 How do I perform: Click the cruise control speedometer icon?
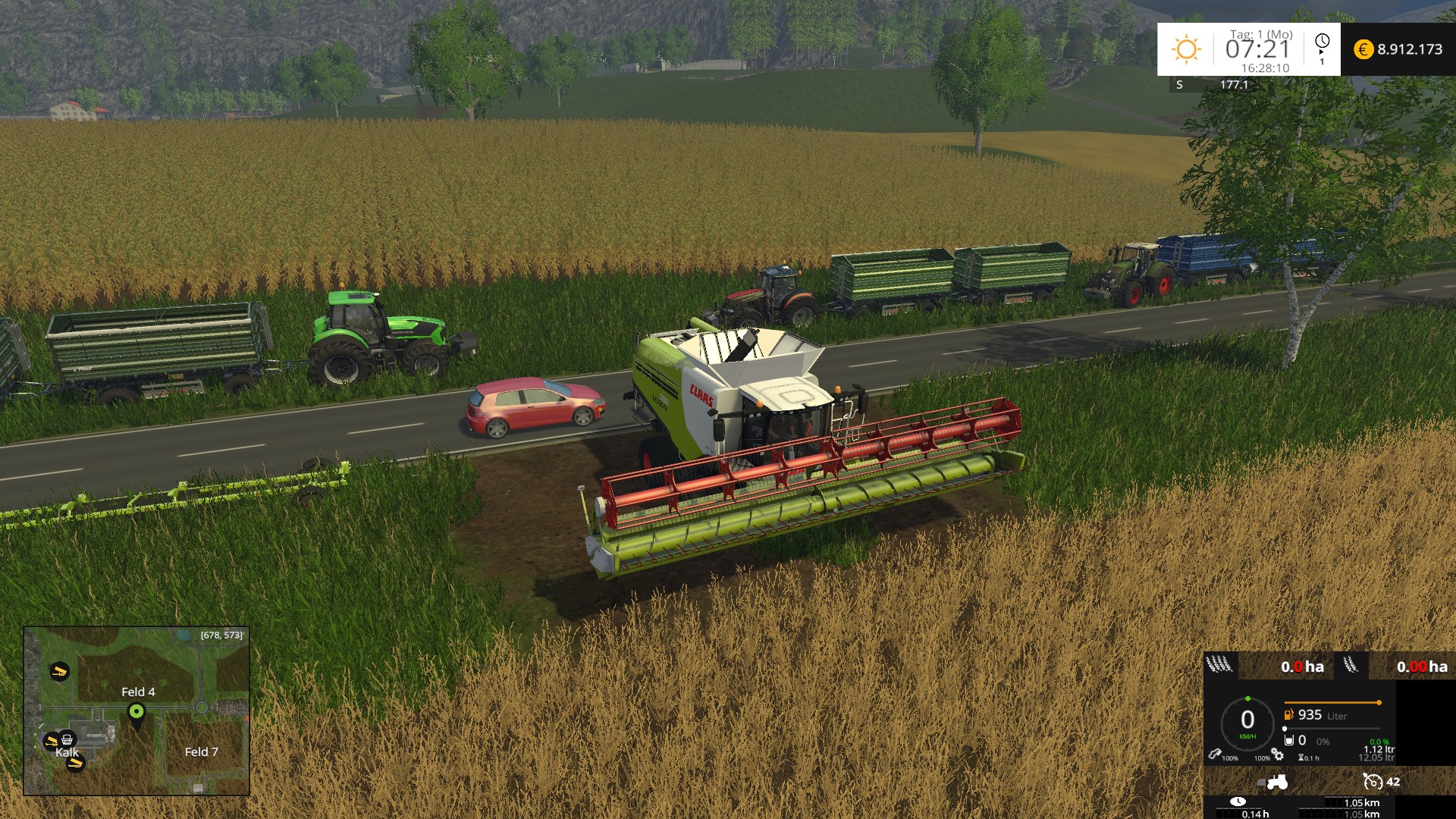(x=1372, y=781)
